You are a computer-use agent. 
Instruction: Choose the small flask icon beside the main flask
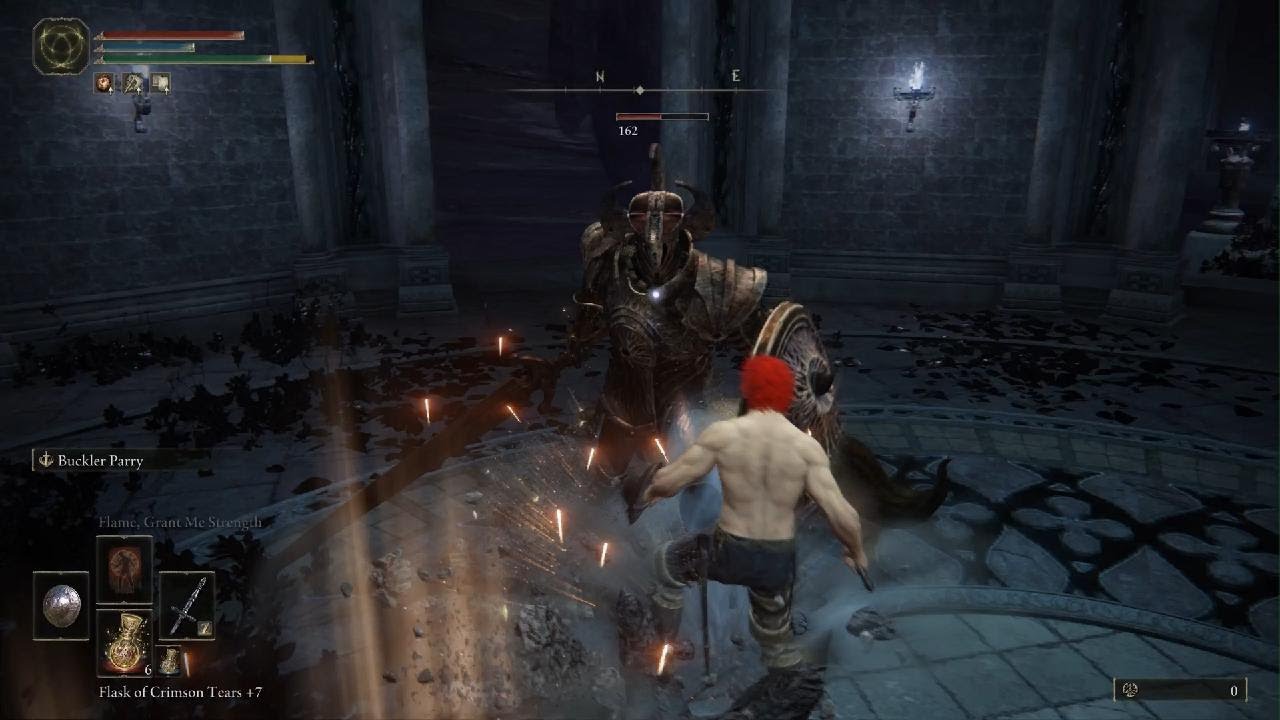[171, 660]
